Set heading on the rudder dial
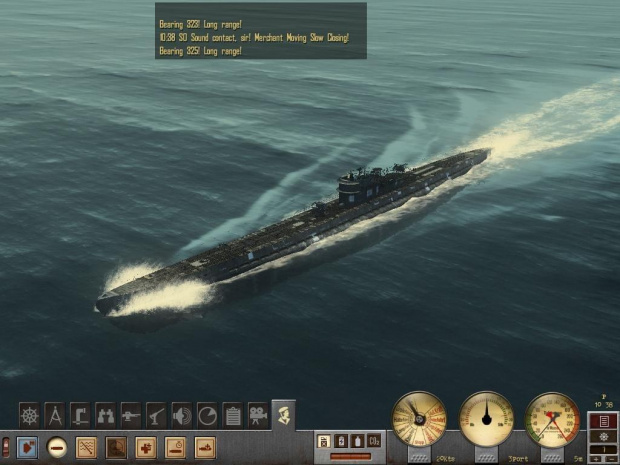 point(487,419)
